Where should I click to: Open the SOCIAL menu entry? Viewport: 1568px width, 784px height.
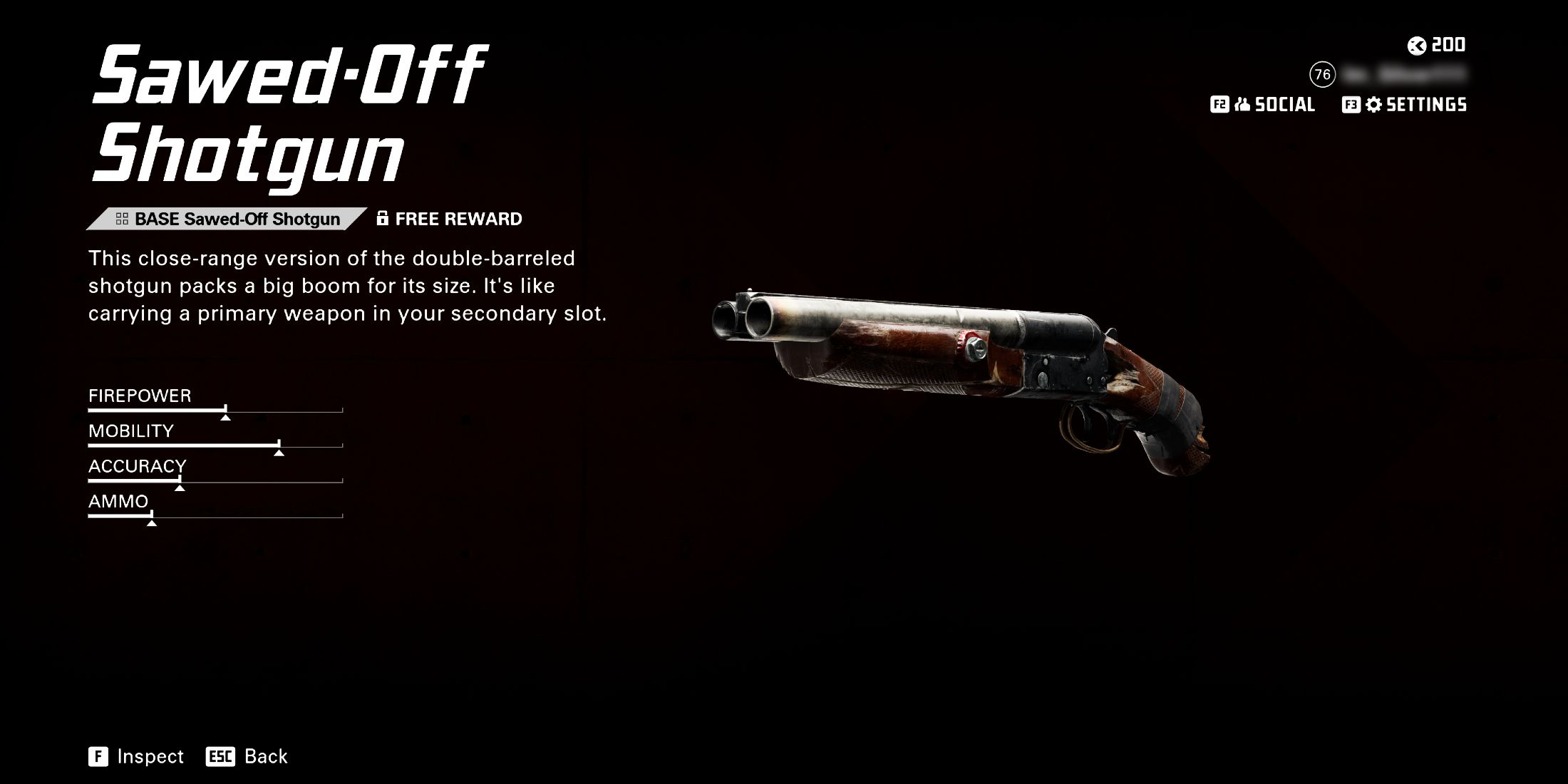(x=1284, y=105)
